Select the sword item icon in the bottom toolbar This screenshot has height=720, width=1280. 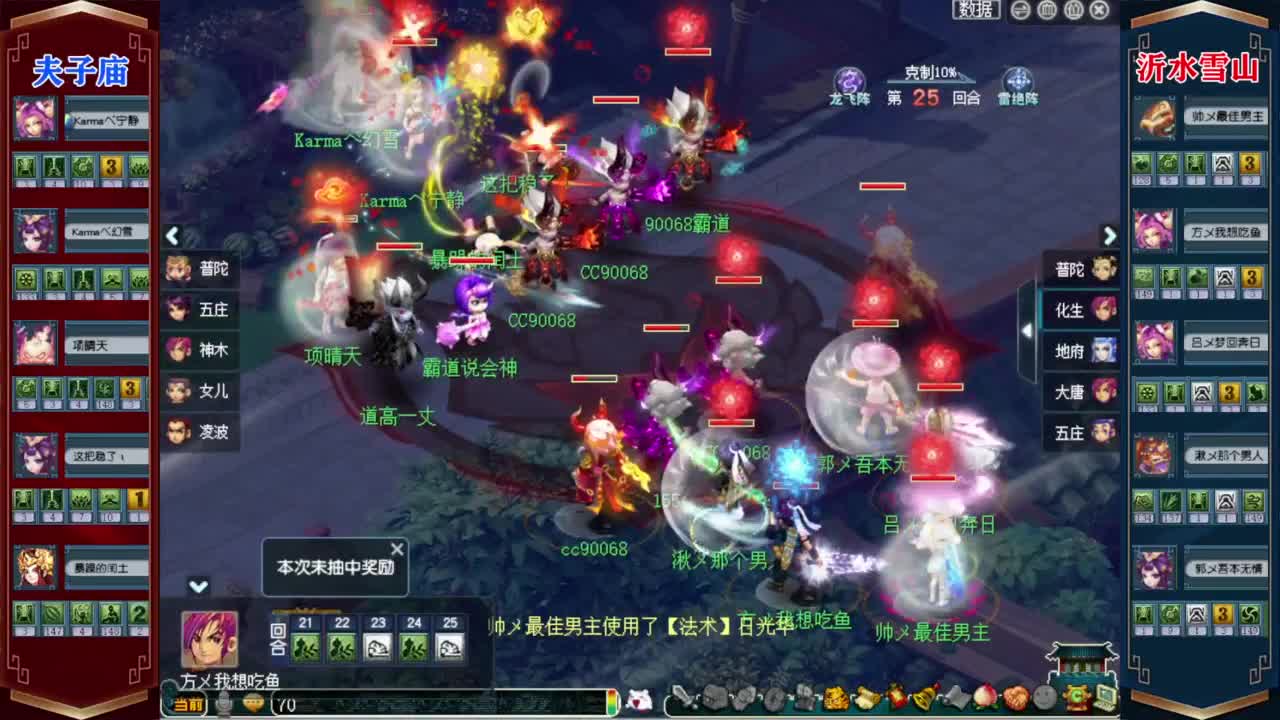684,697
